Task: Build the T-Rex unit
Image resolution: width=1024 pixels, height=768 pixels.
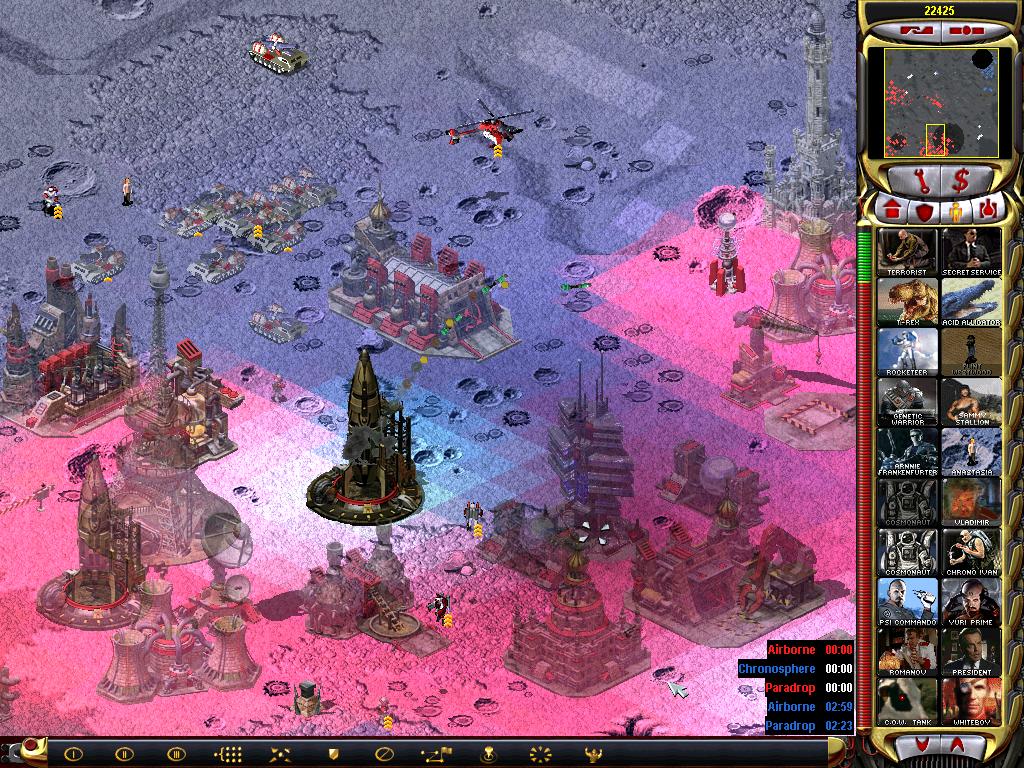Action: click(x=908, y=302)
